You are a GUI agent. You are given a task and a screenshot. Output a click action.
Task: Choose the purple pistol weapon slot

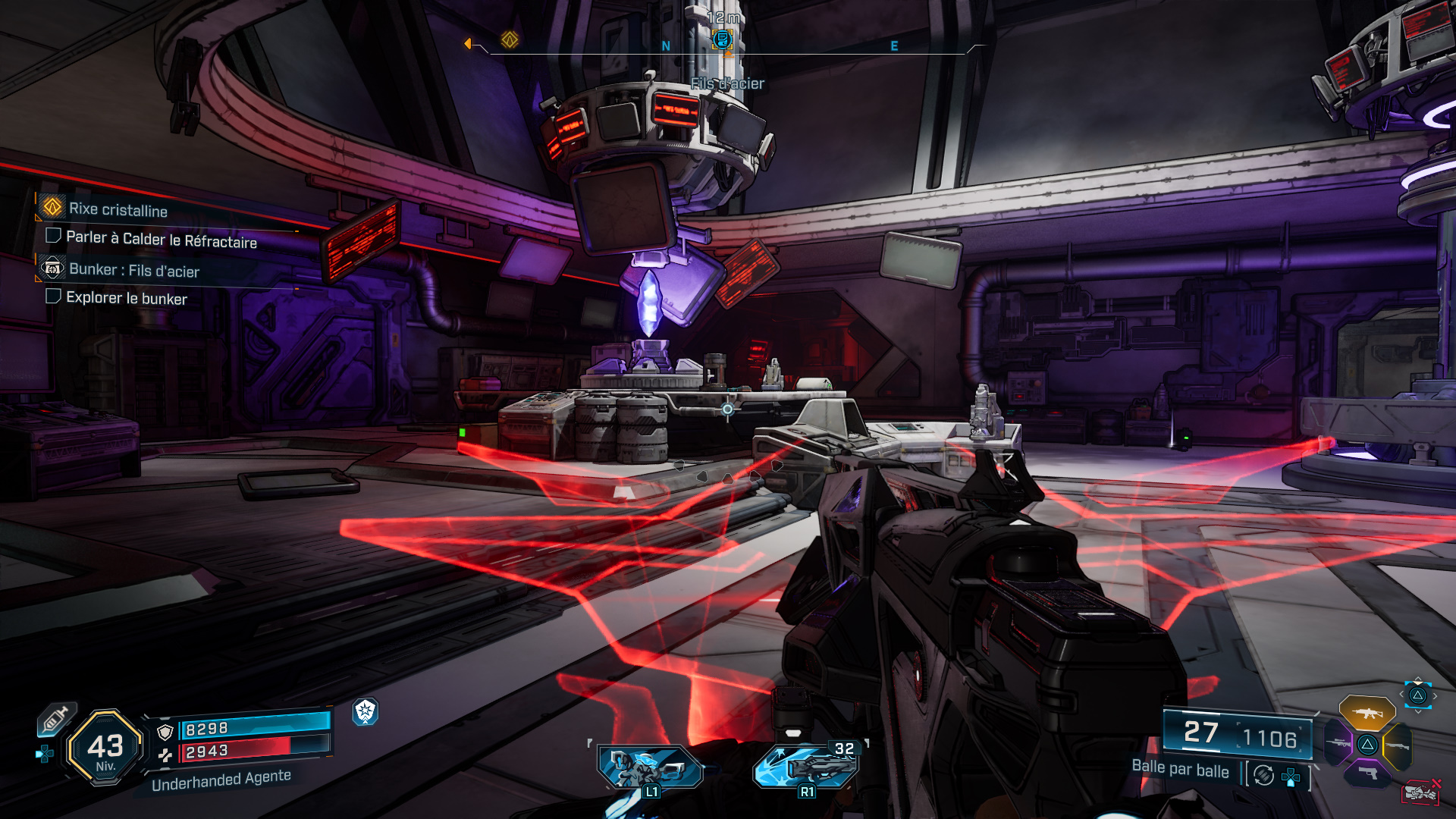1367,773
